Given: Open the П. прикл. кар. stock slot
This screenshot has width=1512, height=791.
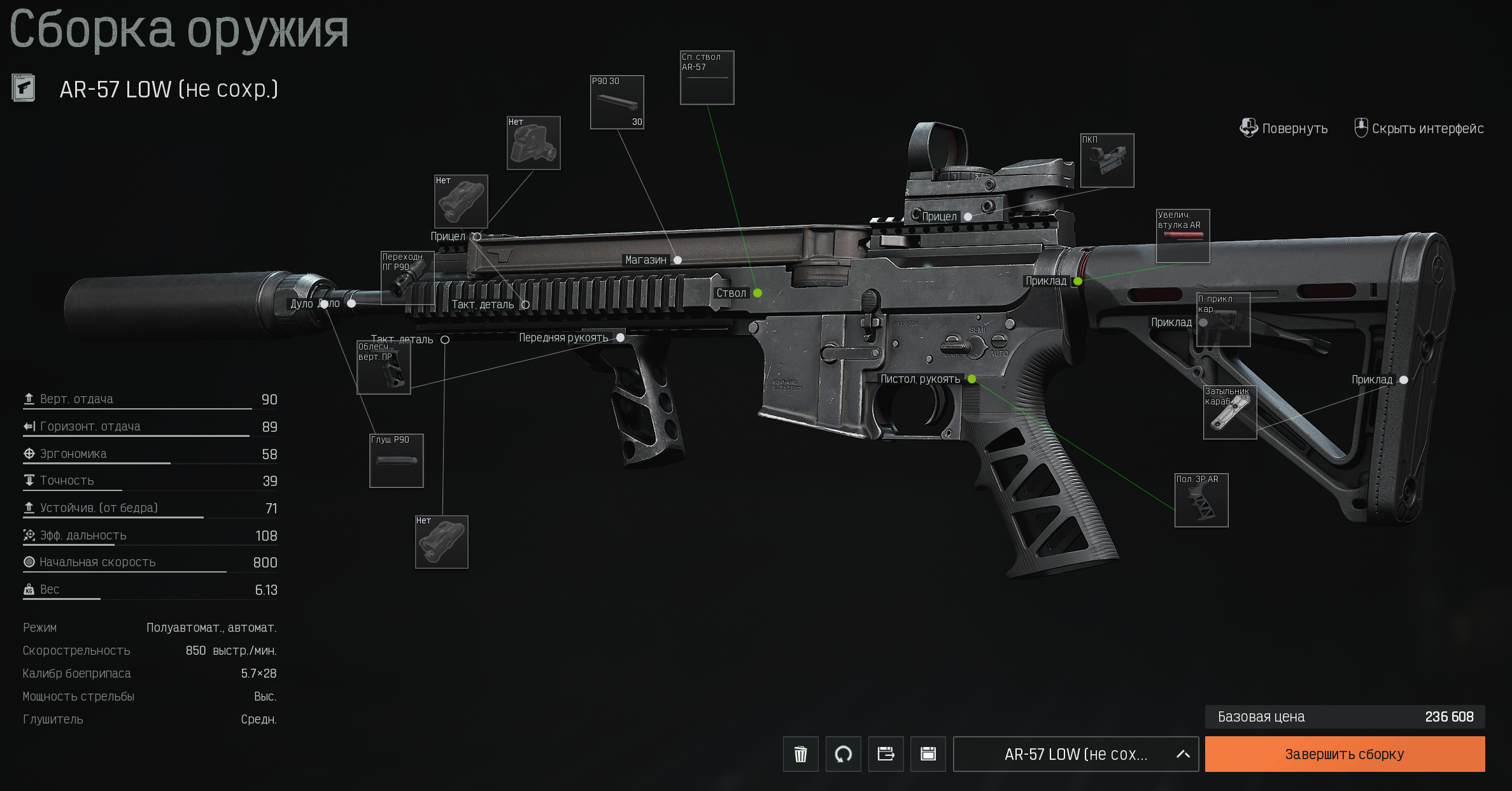Looking at the screenshot, I should 1223,320.
